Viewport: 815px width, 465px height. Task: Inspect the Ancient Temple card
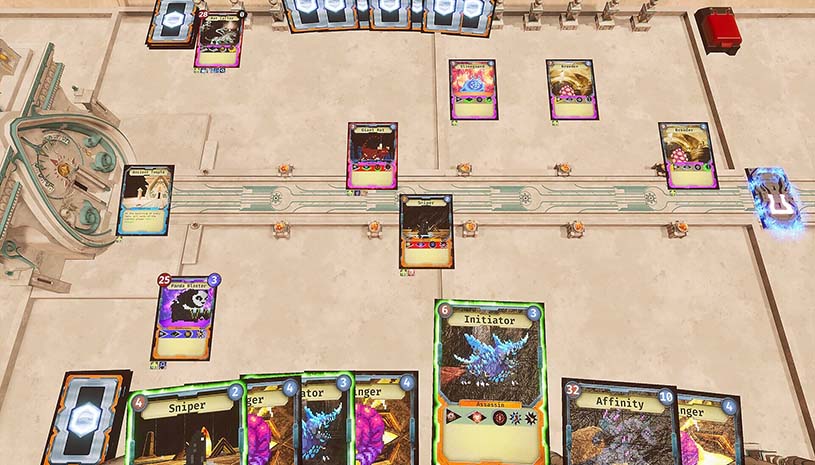pyautogui.click(x=145, y=200)
